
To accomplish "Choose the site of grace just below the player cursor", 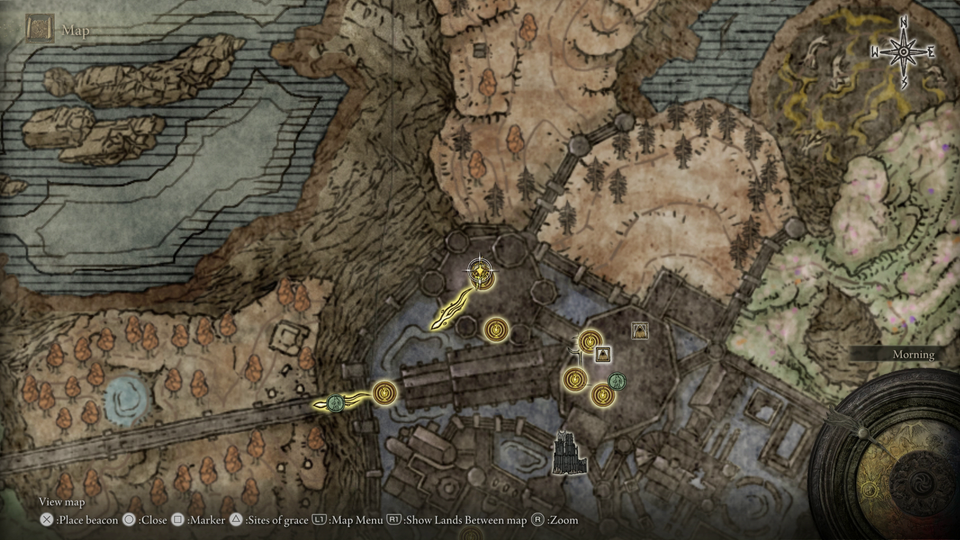I will point(496,328).
